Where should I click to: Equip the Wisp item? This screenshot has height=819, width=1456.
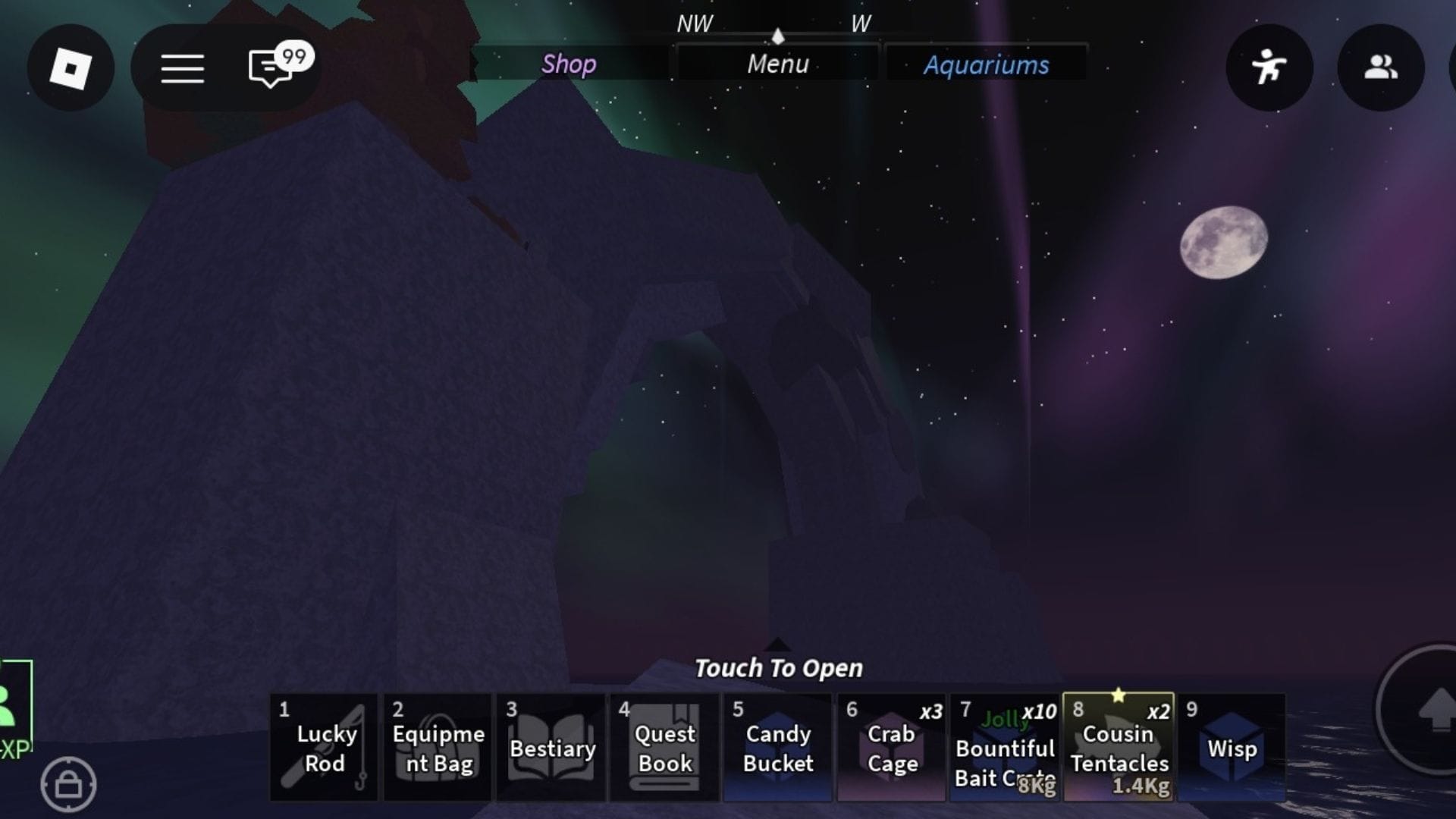(1232, 748)
